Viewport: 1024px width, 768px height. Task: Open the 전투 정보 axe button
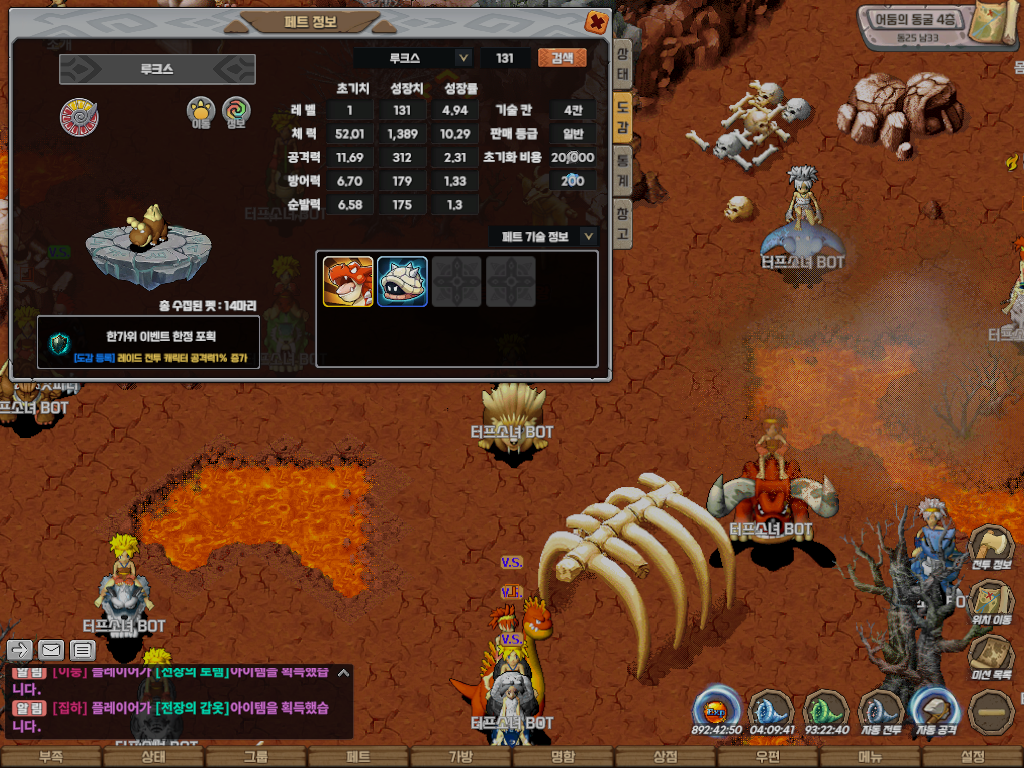tap(991, 547)
